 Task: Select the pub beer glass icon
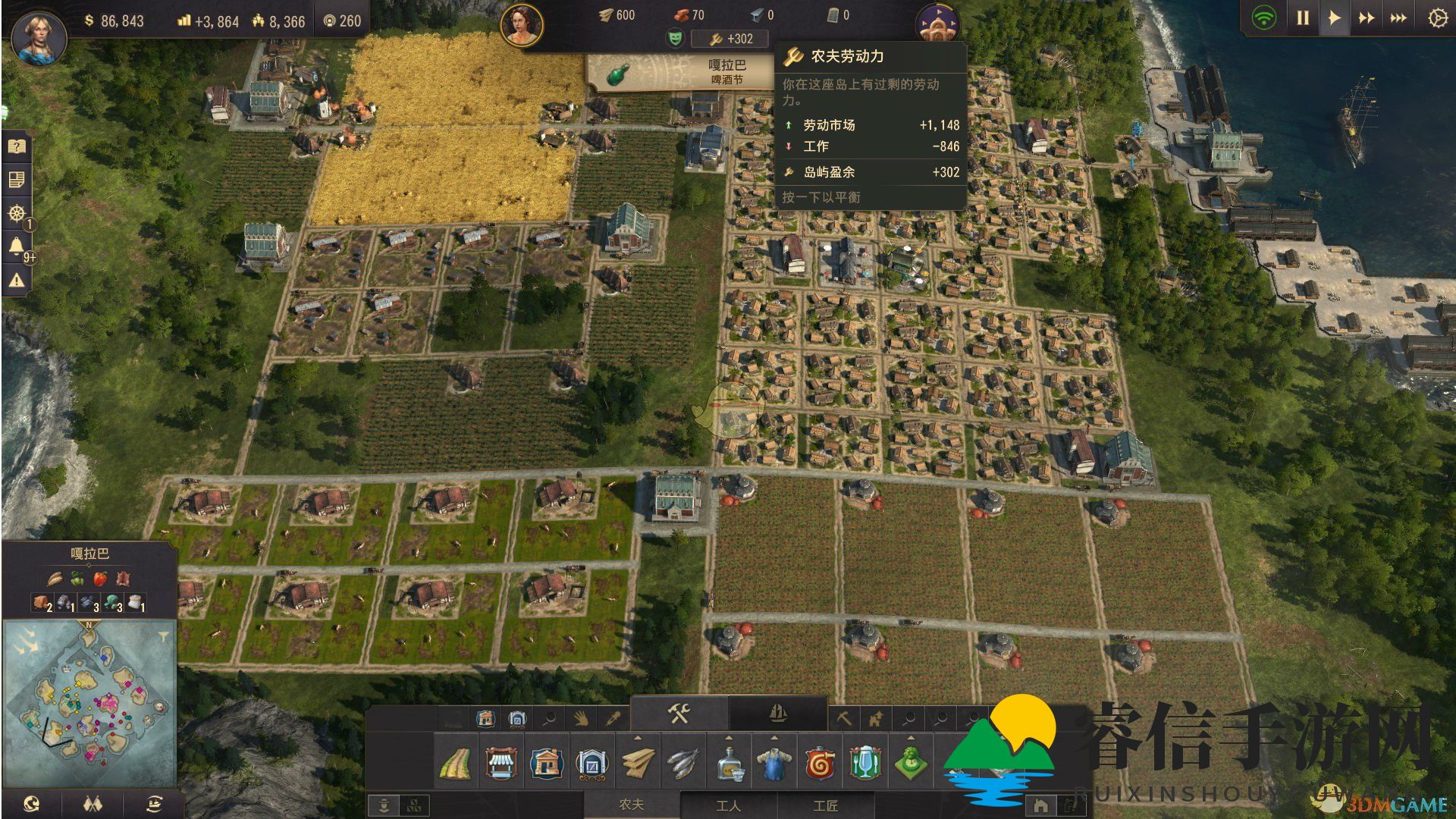(864, 763)
